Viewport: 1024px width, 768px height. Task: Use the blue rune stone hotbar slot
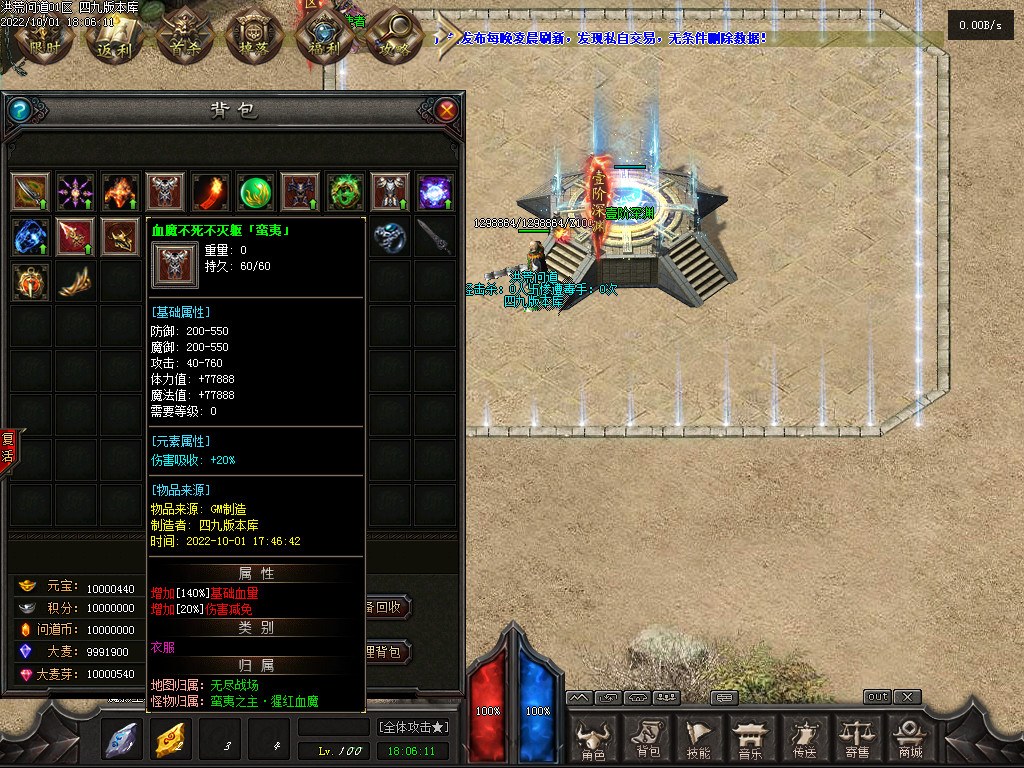click(x=122, y=739)
